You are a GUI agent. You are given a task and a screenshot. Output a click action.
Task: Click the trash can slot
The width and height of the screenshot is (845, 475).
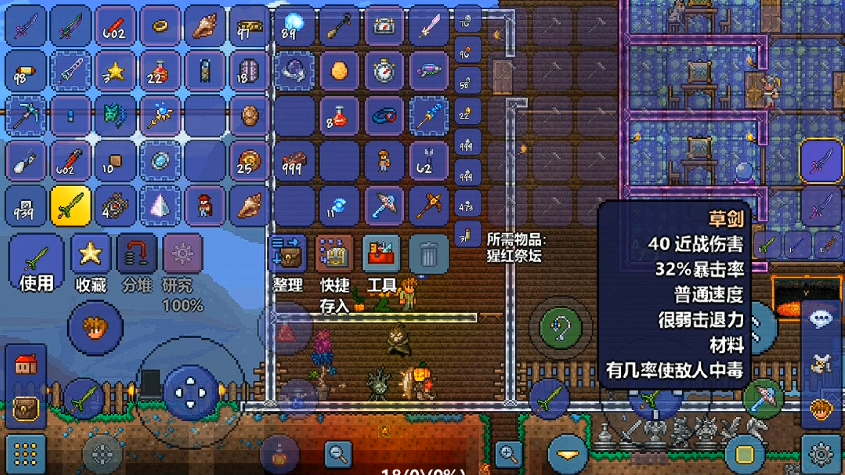click(428, 255)
